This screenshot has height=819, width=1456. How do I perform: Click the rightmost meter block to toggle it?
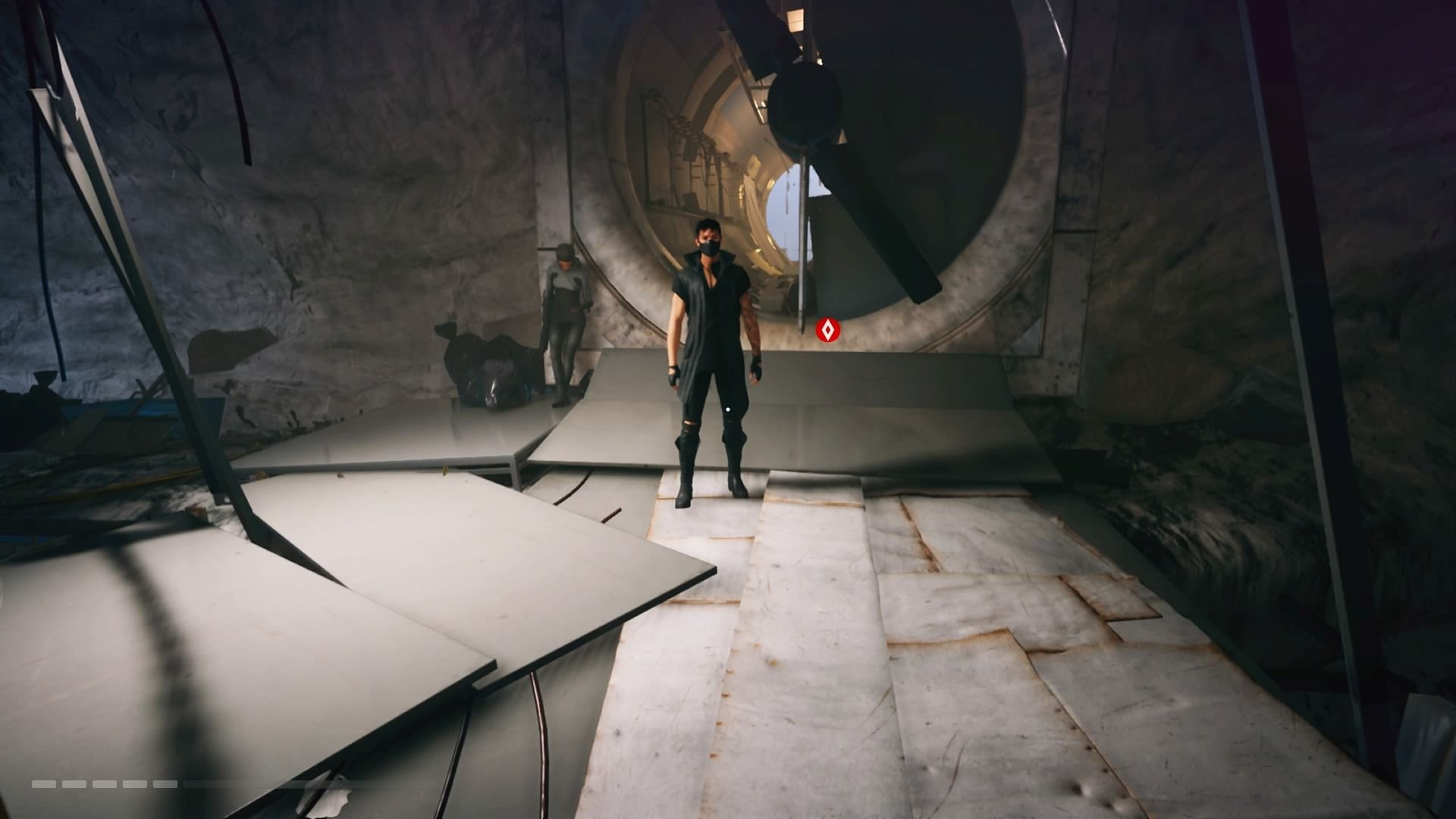[x=165, y=783]
